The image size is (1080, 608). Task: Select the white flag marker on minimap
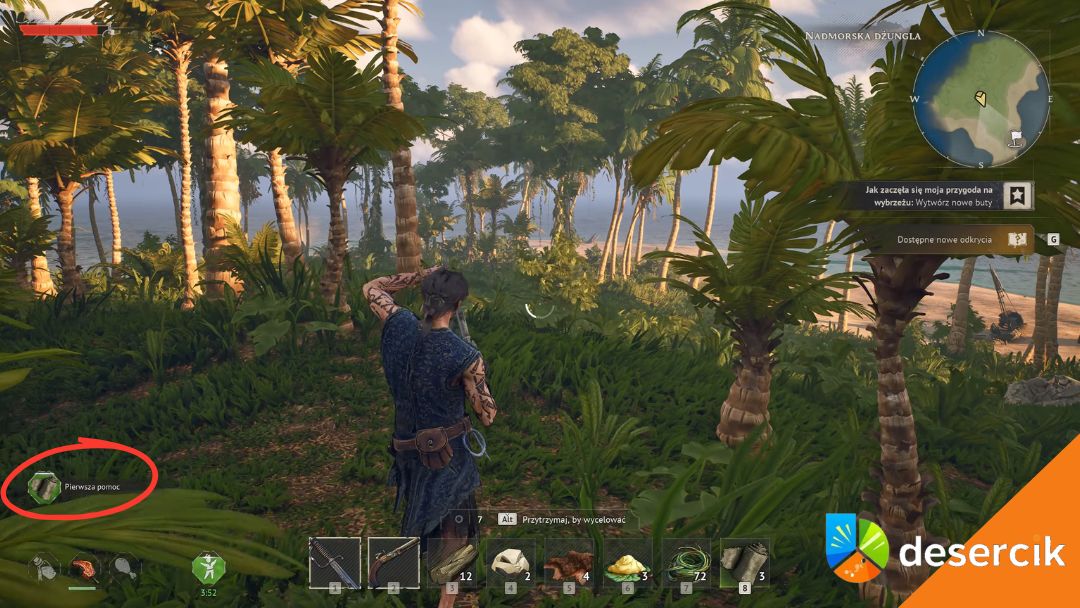point(1016,136)
